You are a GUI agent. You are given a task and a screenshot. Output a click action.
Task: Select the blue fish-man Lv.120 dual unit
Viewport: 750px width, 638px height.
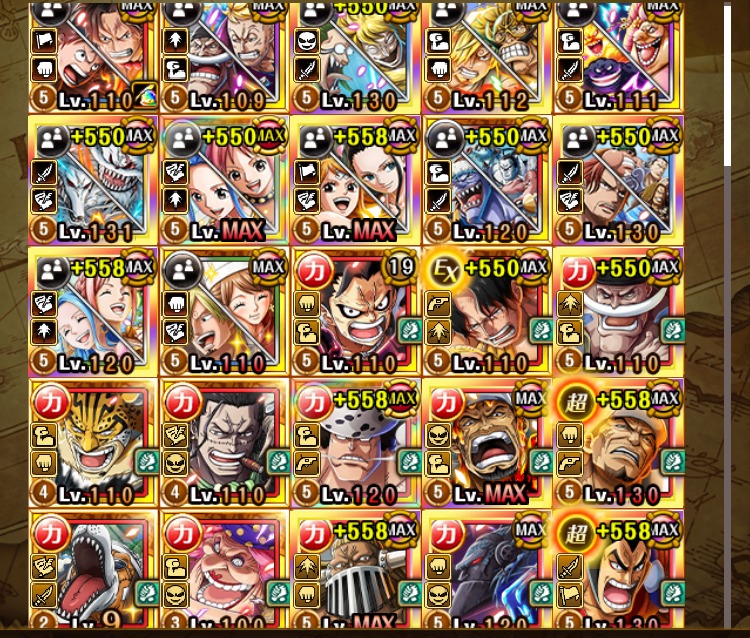[x=487, y=180]
